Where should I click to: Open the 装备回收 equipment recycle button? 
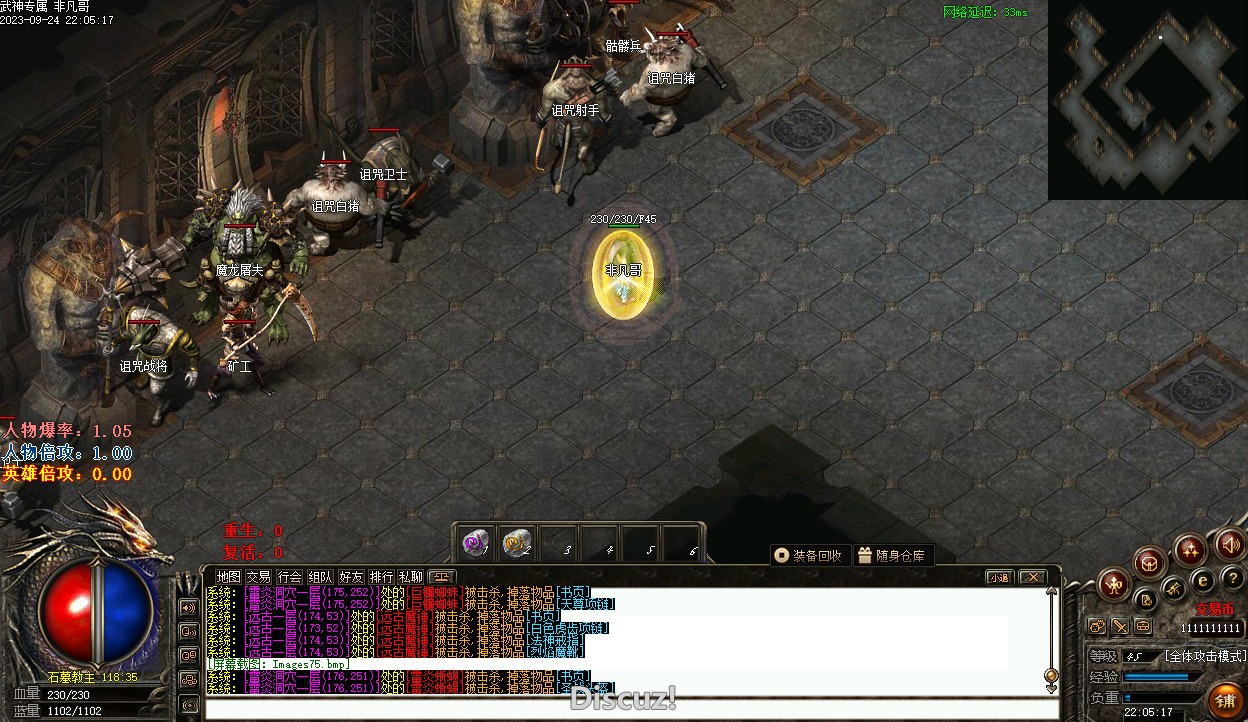tap(810, 555)
